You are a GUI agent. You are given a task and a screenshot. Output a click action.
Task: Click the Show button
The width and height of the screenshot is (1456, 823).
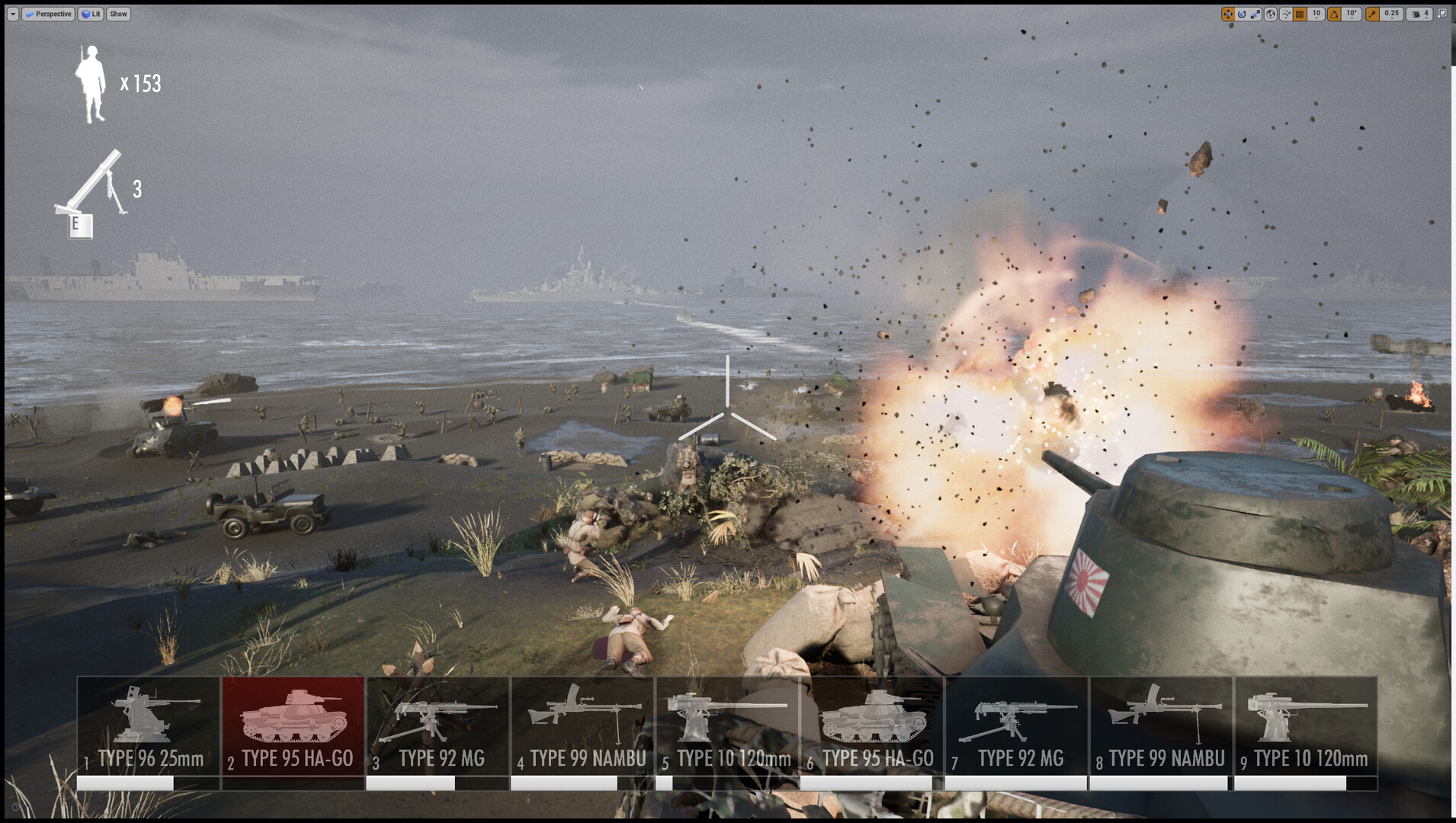117,14
